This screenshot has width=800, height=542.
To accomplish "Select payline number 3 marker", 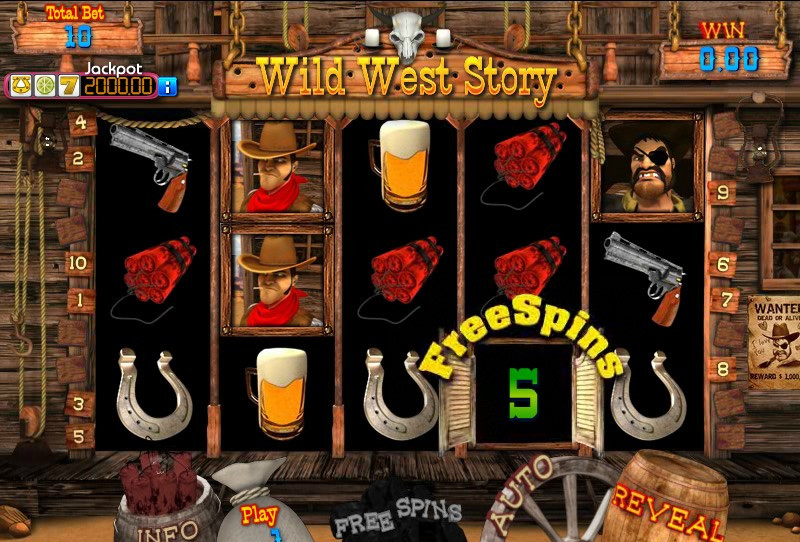I will [x=80, y=404].
